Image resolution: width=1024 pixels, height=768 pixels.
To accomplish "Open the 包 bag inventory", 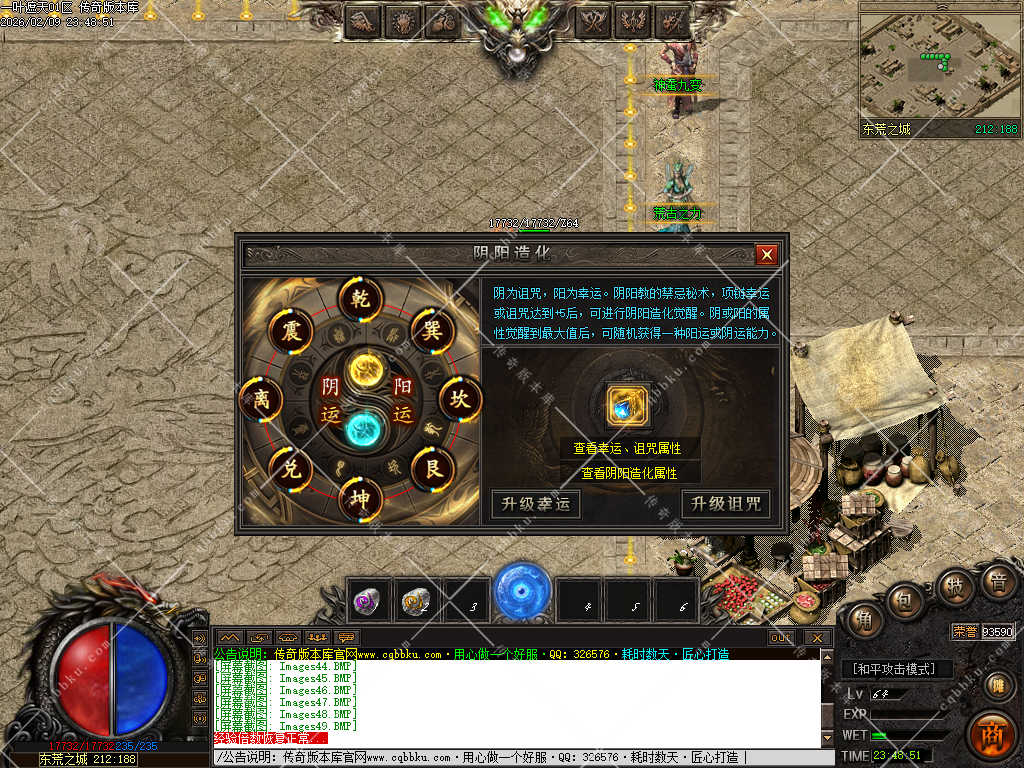I will point(904,600).
